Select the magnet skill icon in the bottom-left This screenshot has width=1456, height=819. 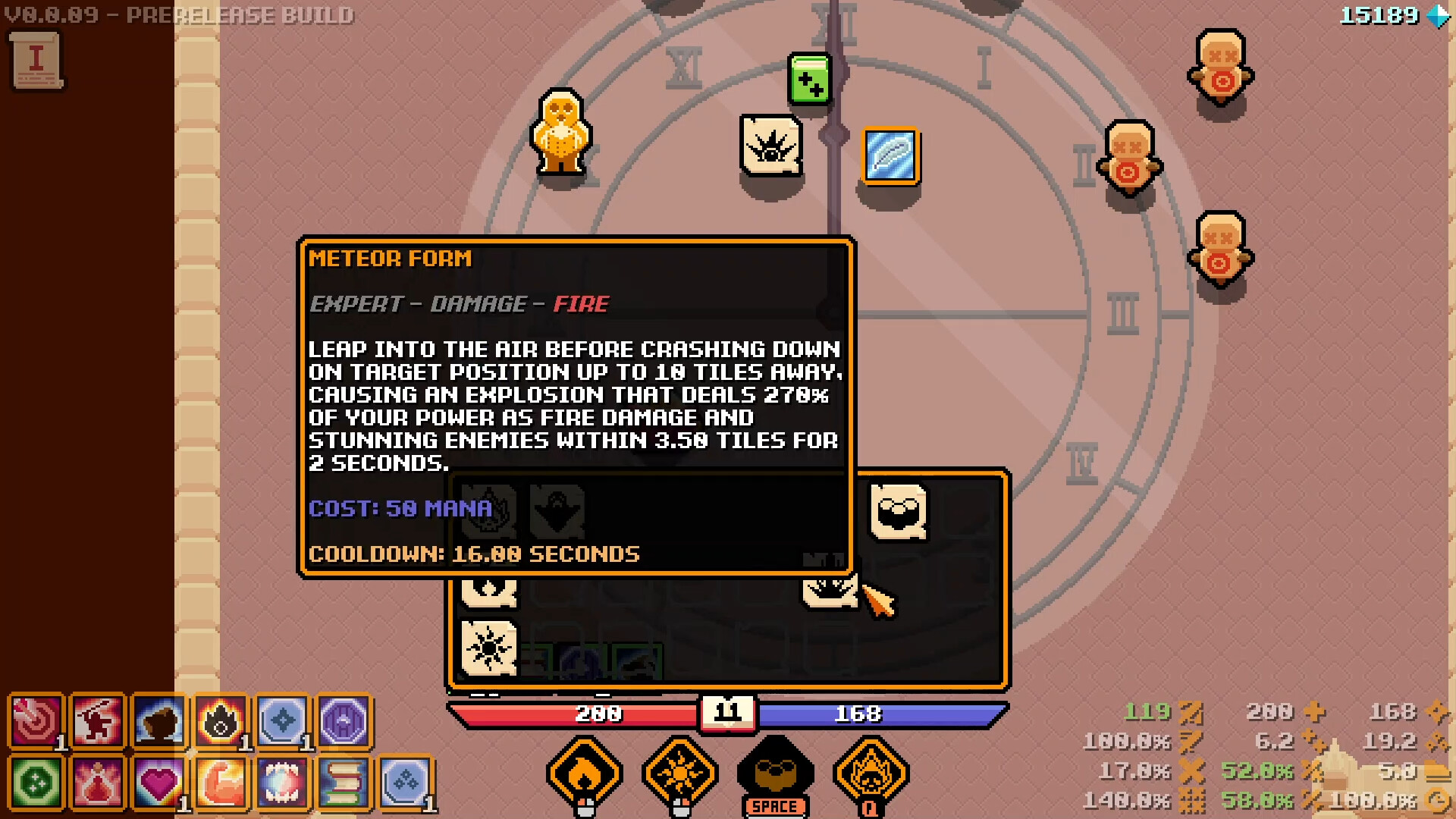coord(36,722)
